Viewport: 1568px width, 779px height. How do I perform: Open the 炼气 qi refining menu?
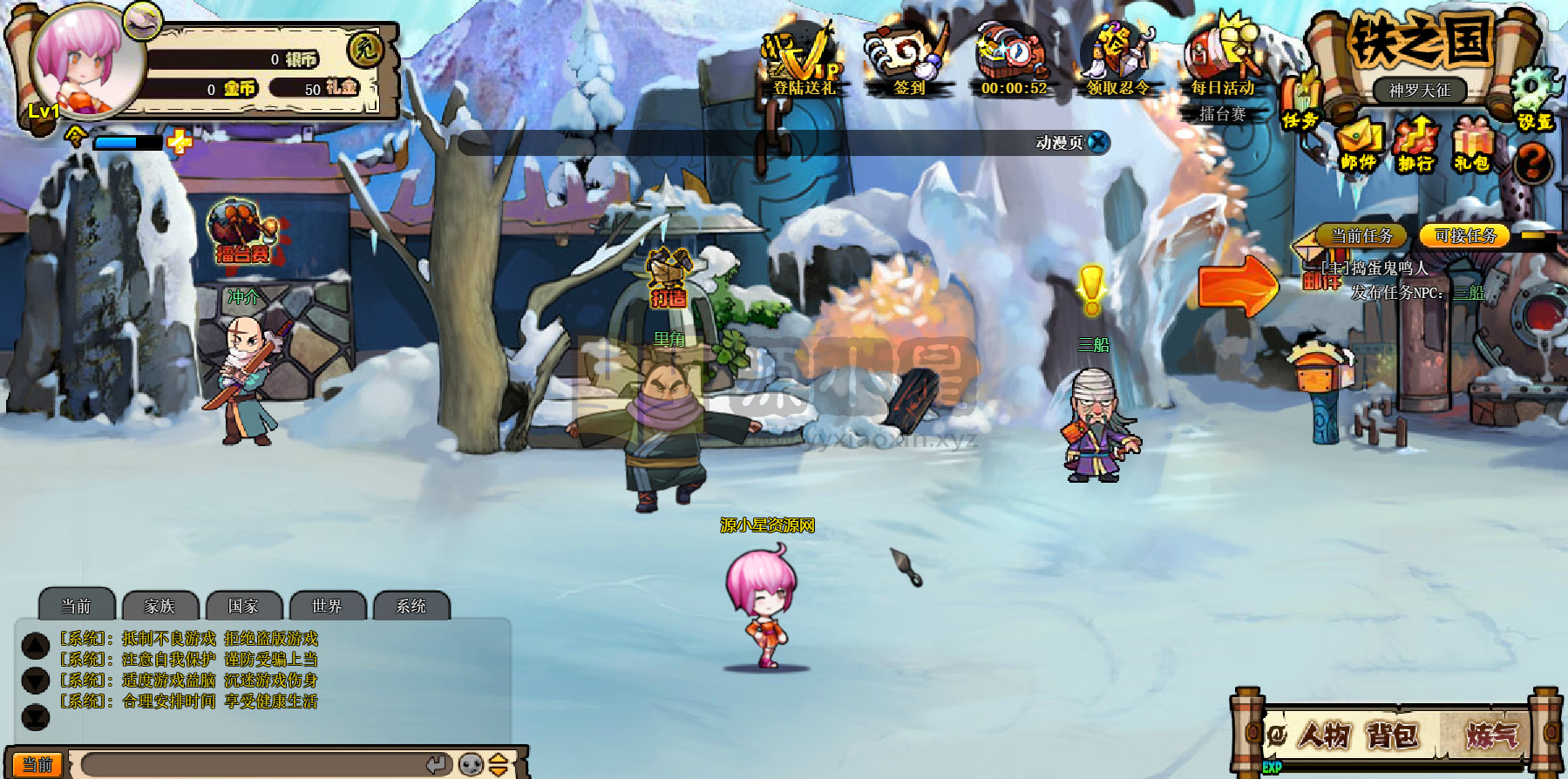pos(1491,736)
